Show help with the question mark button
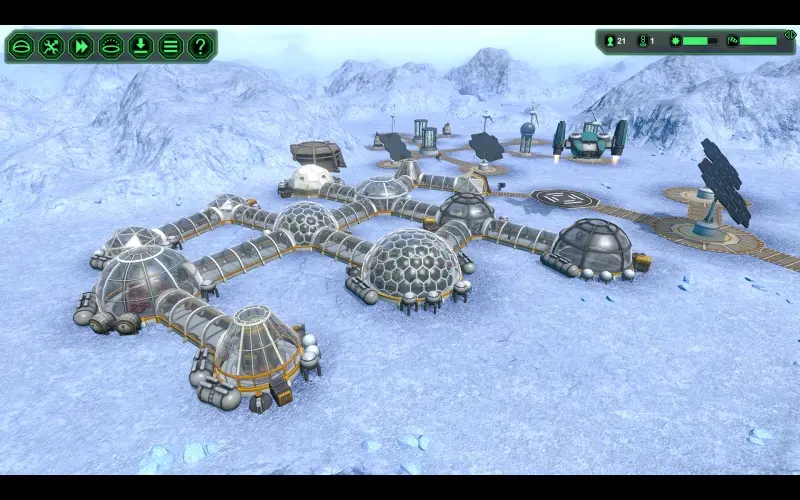The height and width of the screenshot is (500, 800). 201,46
